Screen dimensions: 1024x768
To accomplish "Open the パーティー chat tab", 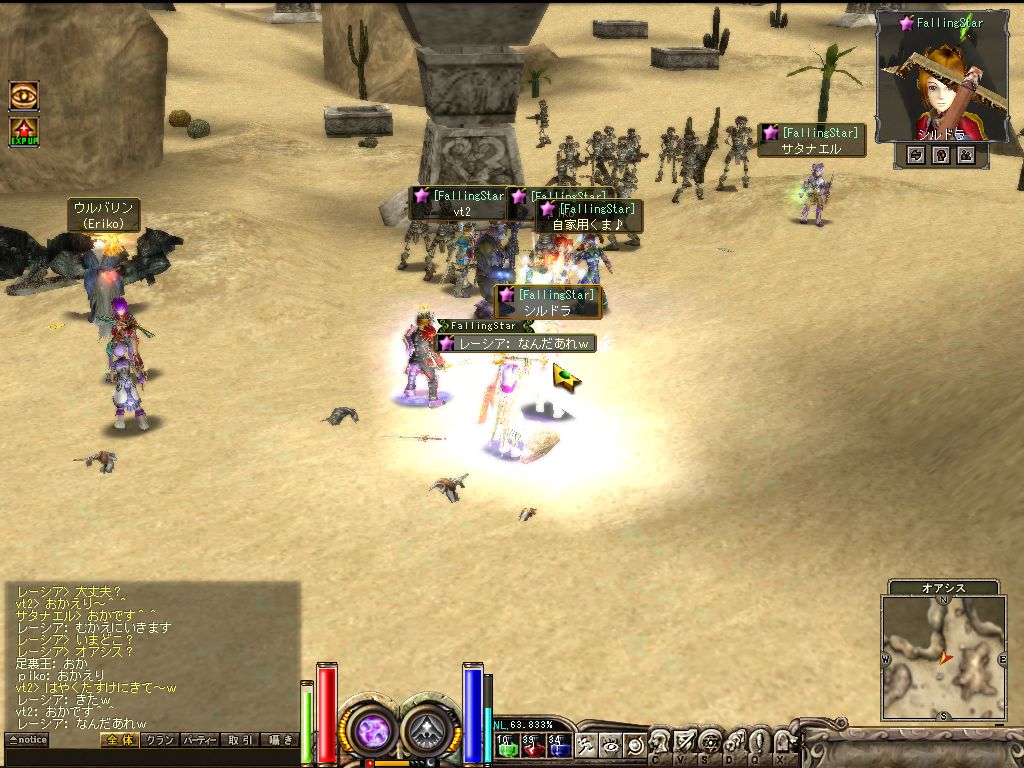I will pyautogui.click(x=200, y=740).
